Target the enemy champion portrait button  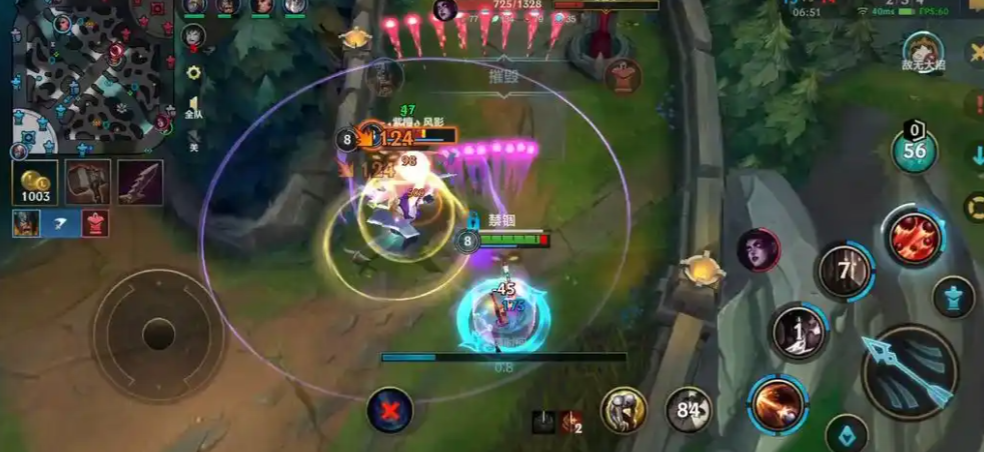coord(759,249)
